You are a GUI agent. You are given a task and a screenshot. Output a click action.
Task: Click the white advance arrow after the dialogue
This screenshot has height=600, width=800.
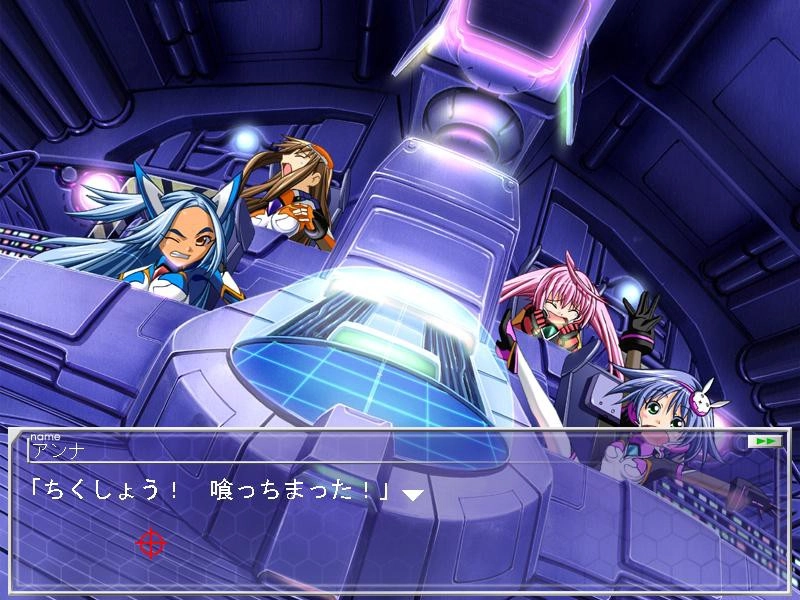pos(412,494)
